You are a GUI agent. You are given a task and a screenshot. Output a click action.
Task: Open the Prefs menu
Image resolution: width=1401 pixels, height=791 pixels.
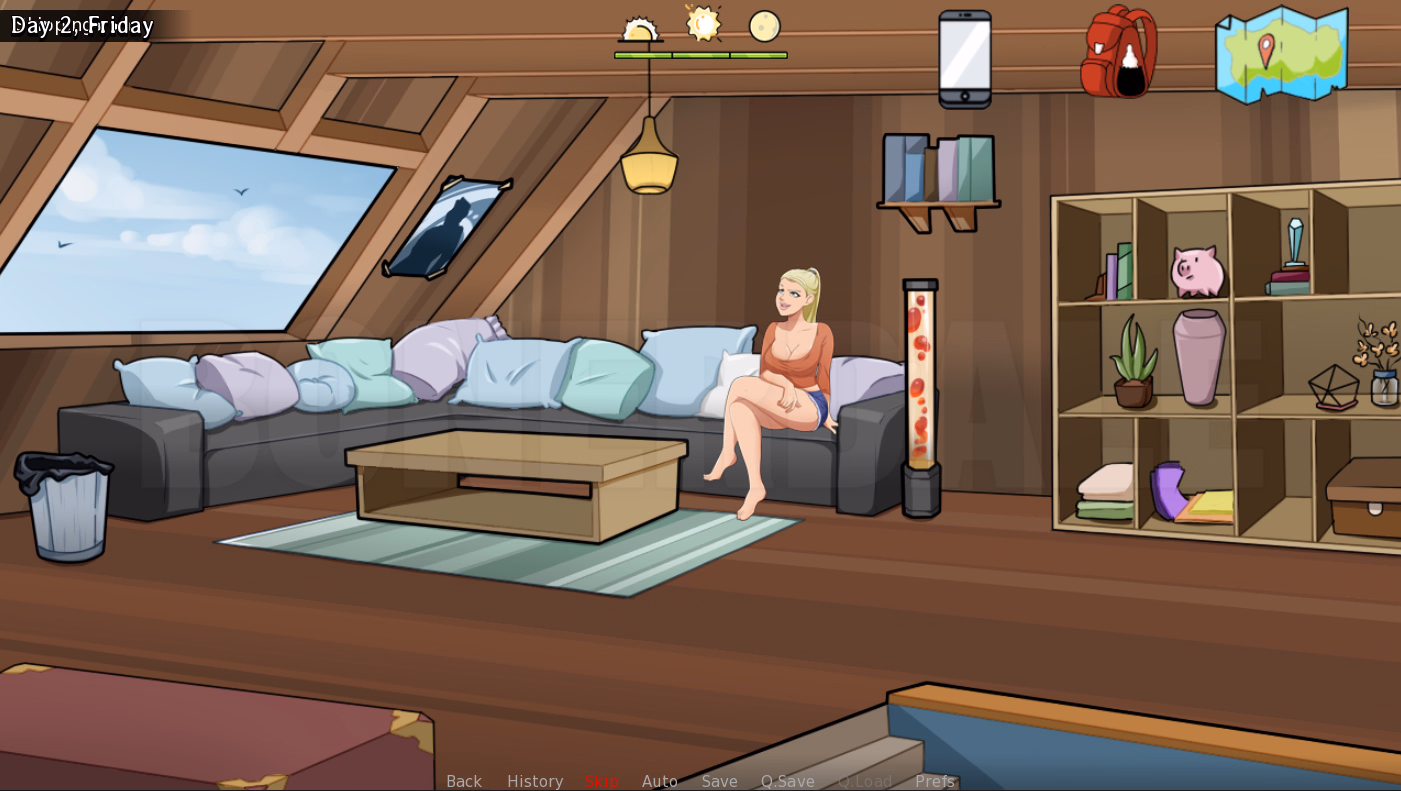pos(933,781)
